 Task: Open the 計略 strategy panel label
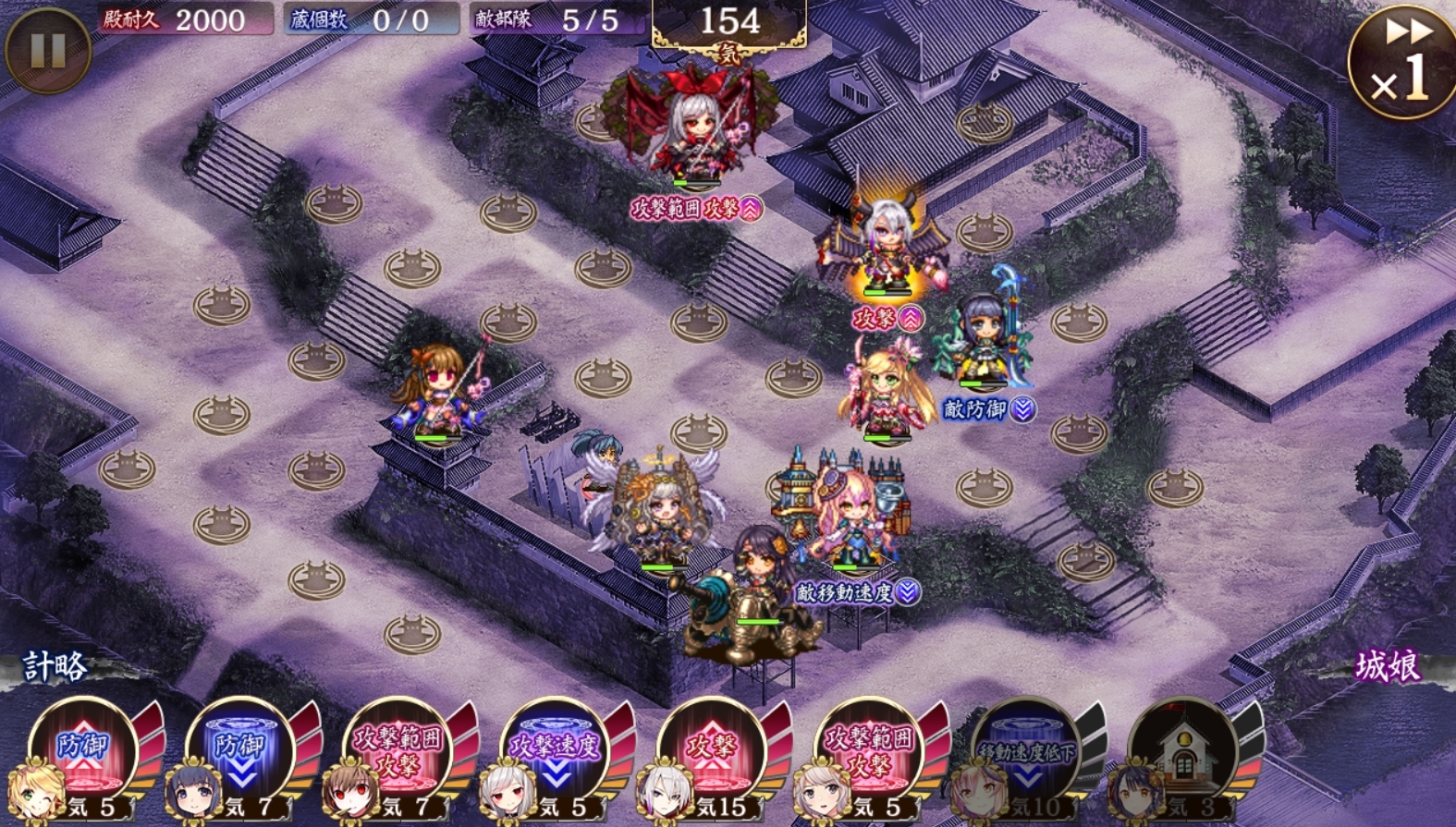[55, 665]
